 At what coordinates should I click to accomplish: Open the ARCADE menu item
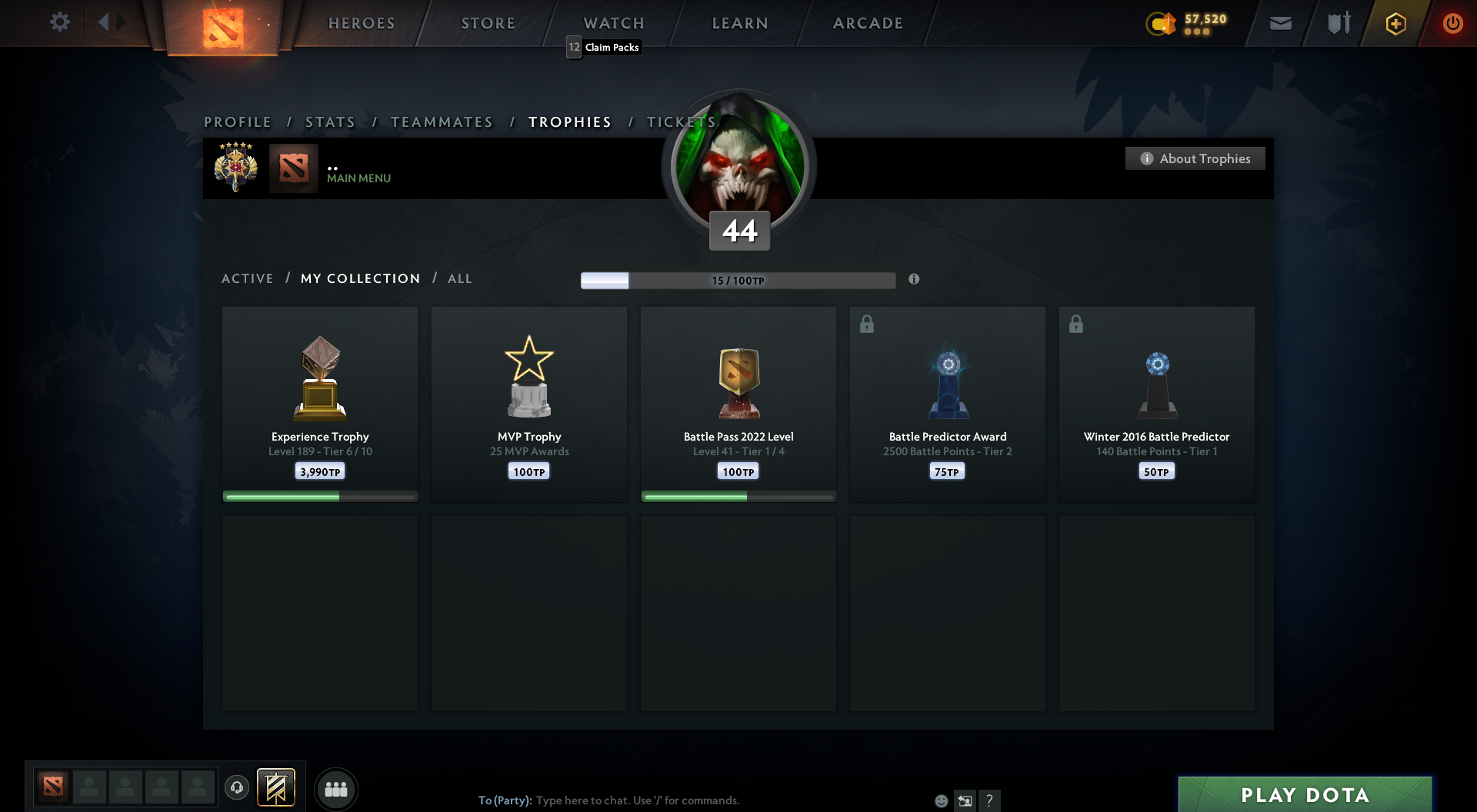coord(867,23)
